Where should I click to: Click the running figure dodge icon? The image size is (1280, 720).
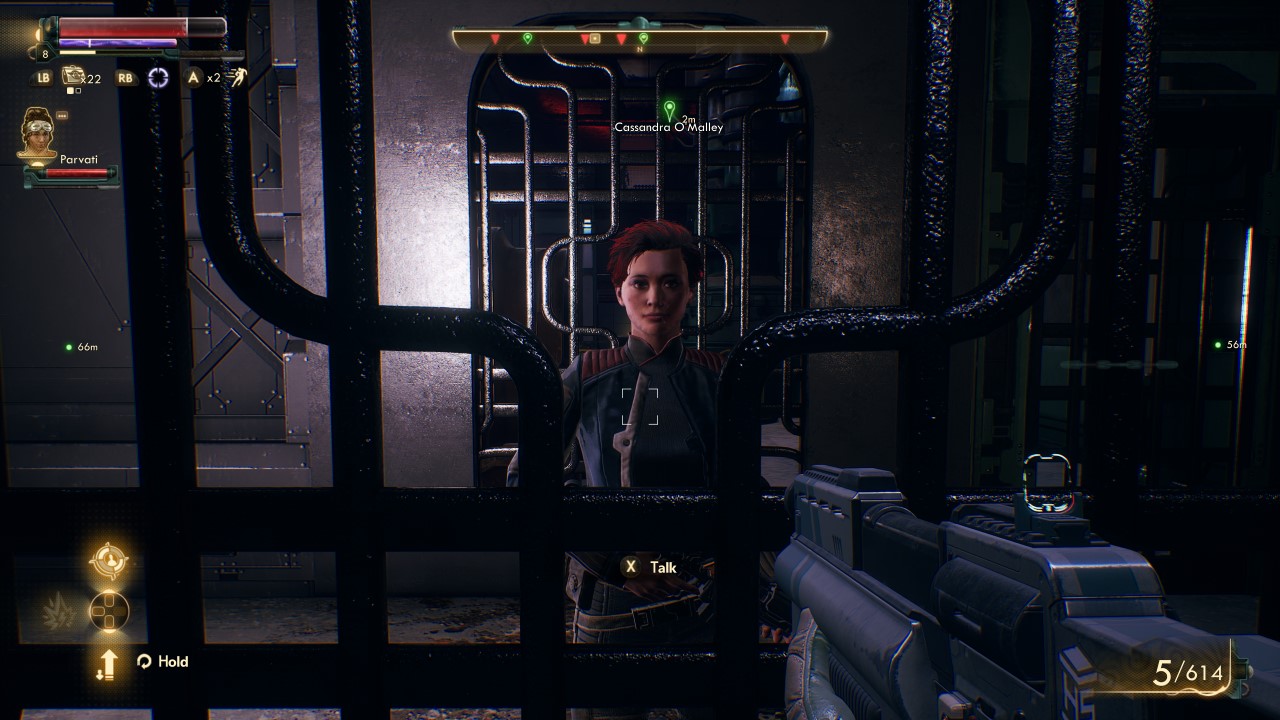pyautogui.click(x=238, y=78)
